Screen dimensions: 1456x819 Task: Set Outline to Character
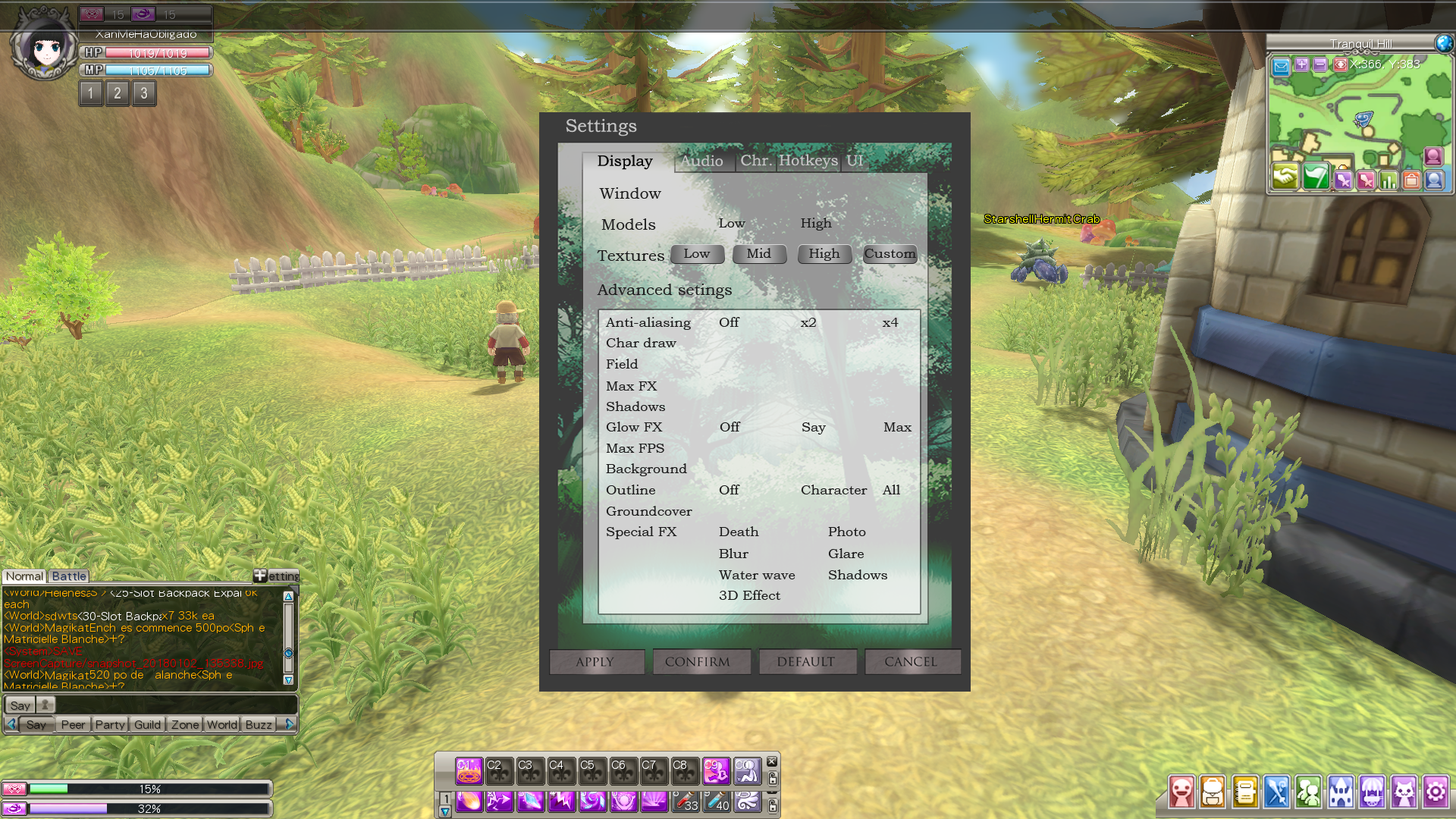pos(833,490)
